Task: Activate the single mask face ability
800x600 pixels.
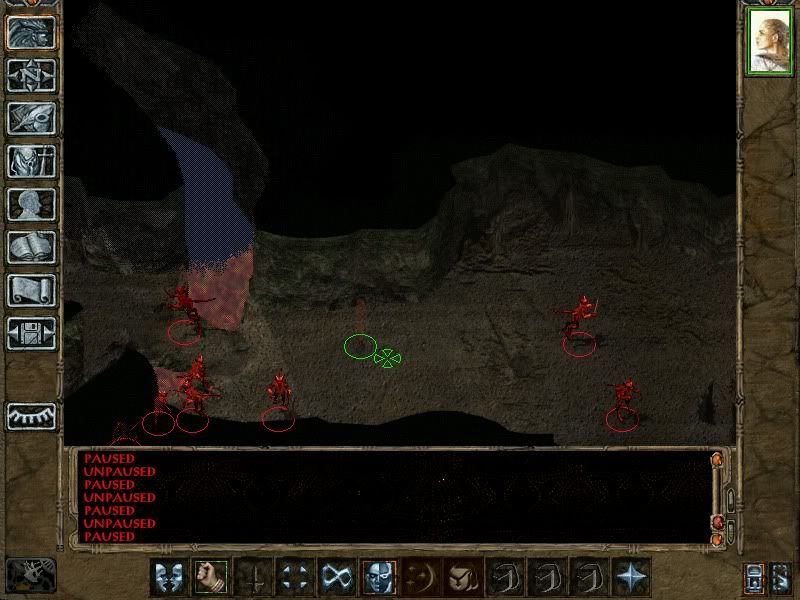Action: [x=379, y=576]
